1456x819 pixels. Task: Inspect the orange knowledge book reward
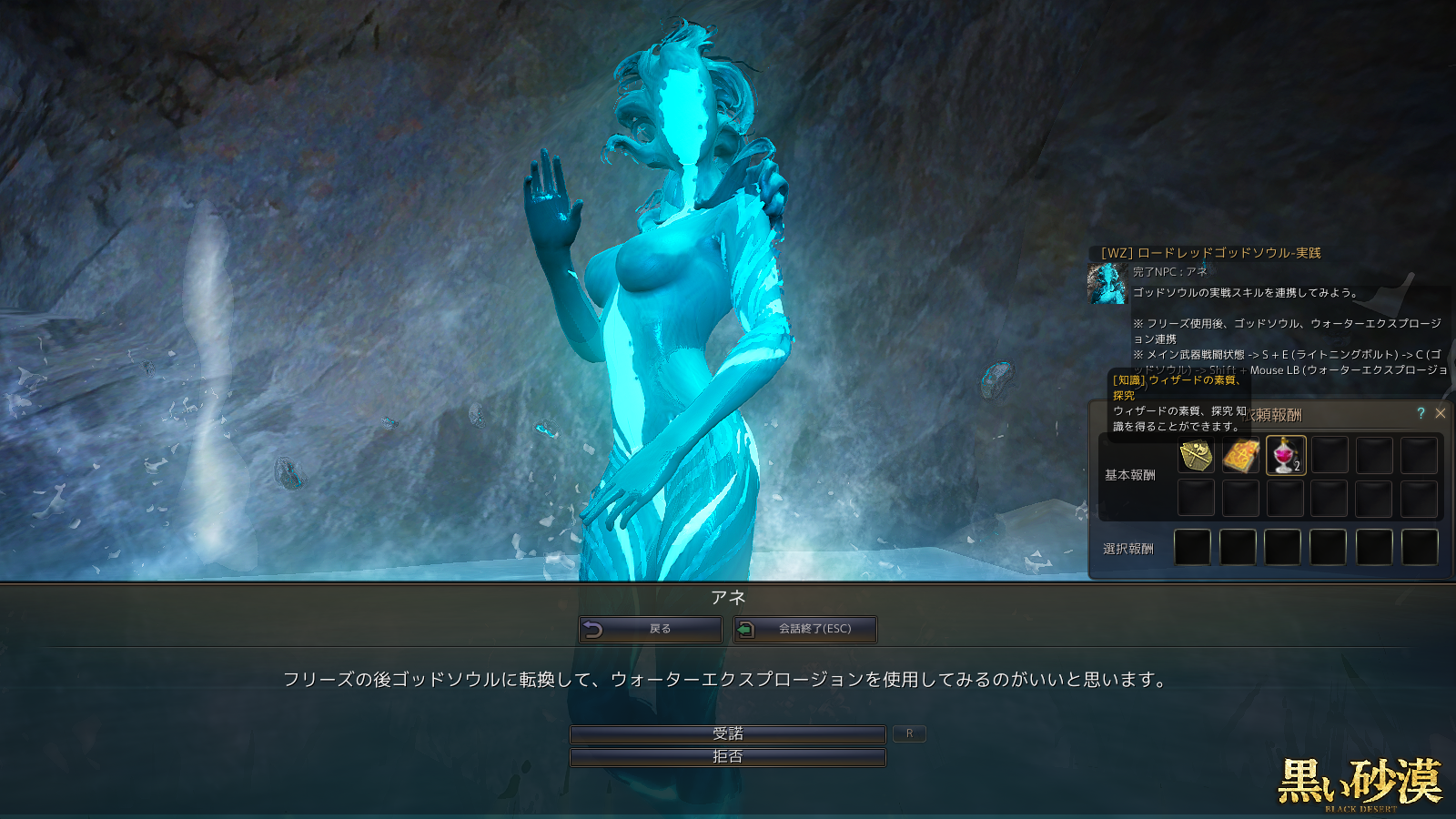pyautogui.click(x=1240, y=455)
